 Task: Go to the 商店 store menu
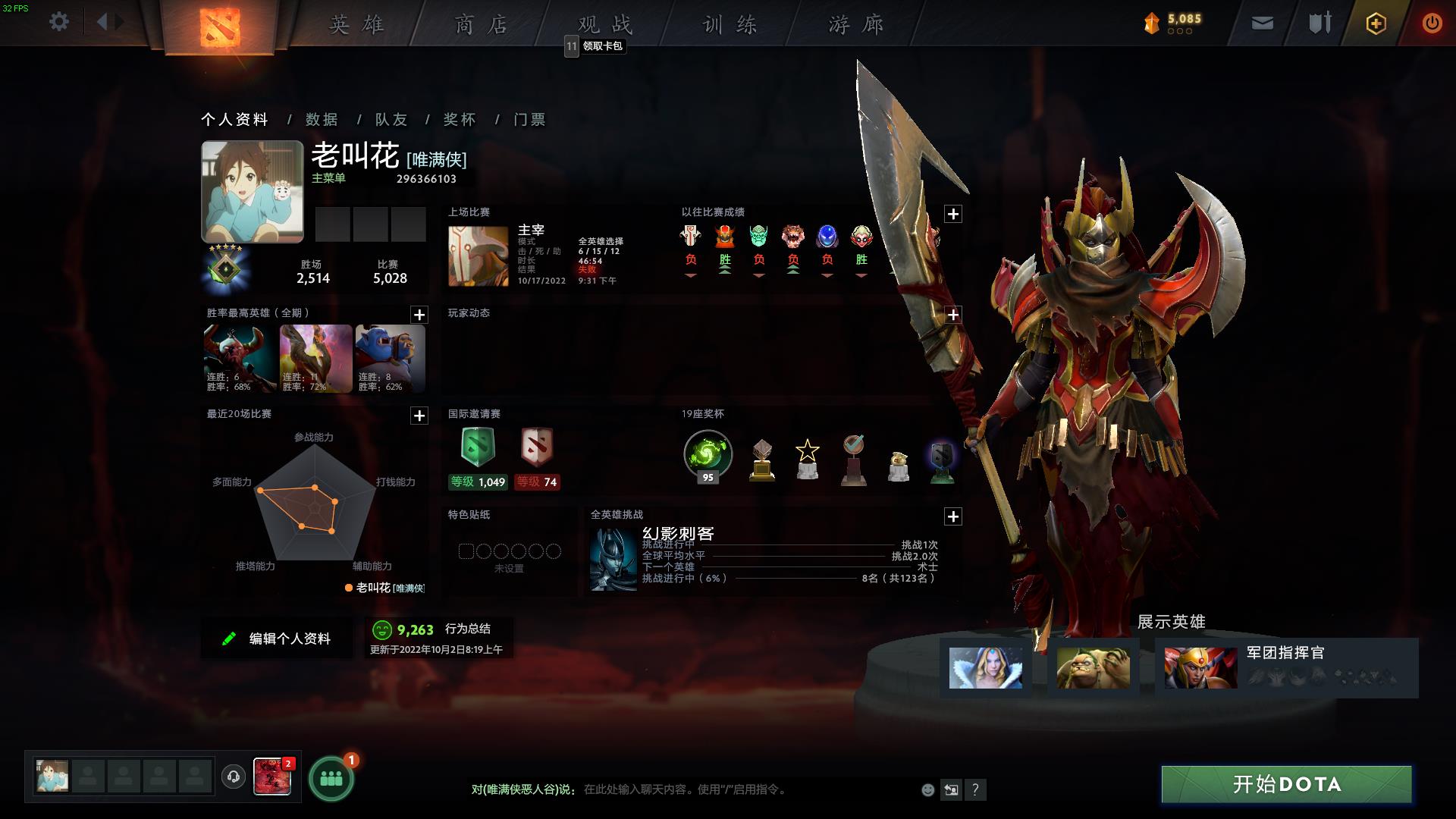pos(482,25)
